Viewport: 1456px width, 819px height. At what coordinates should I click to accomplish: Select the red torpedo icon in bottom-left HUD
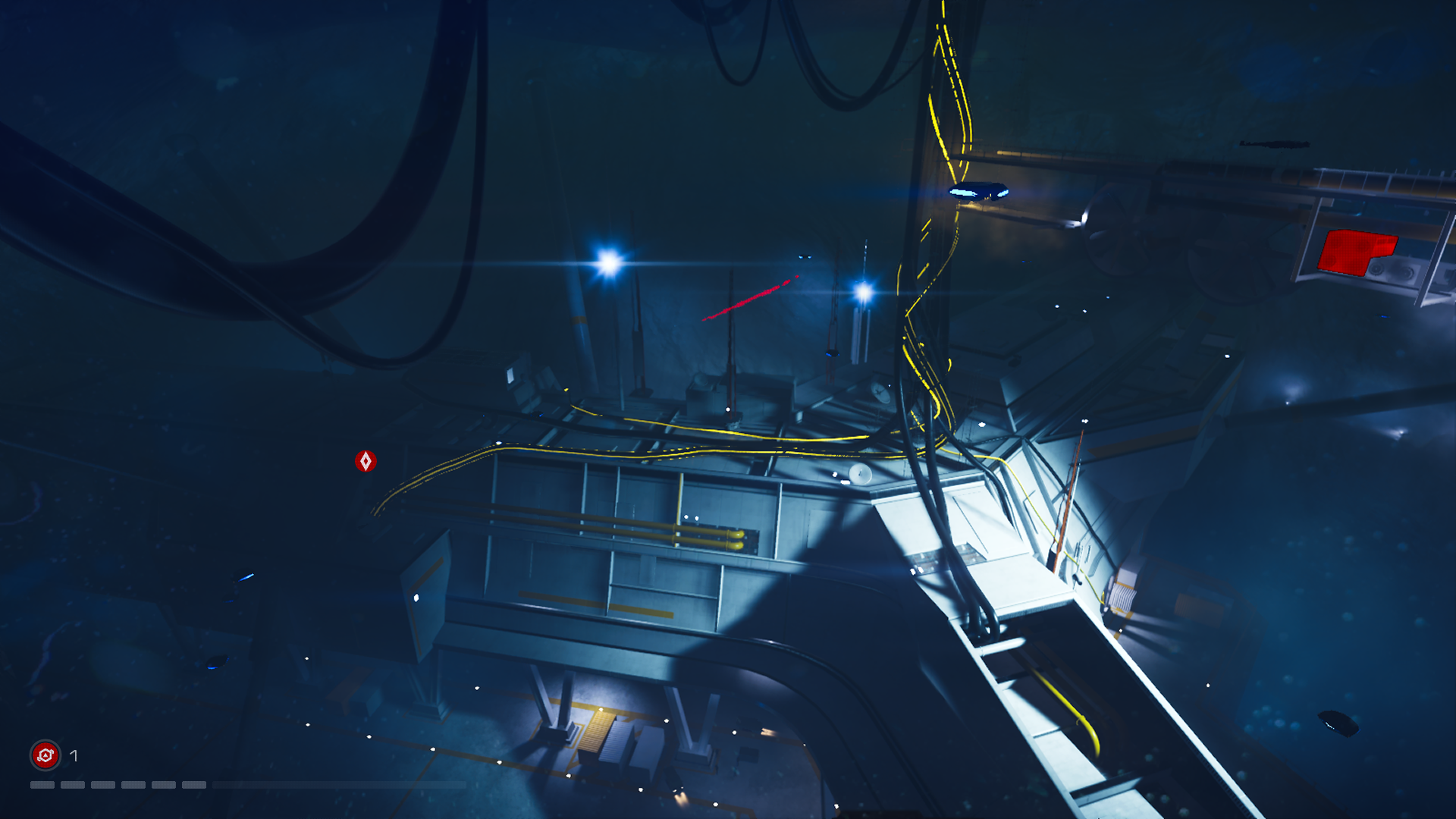(45, 755)
